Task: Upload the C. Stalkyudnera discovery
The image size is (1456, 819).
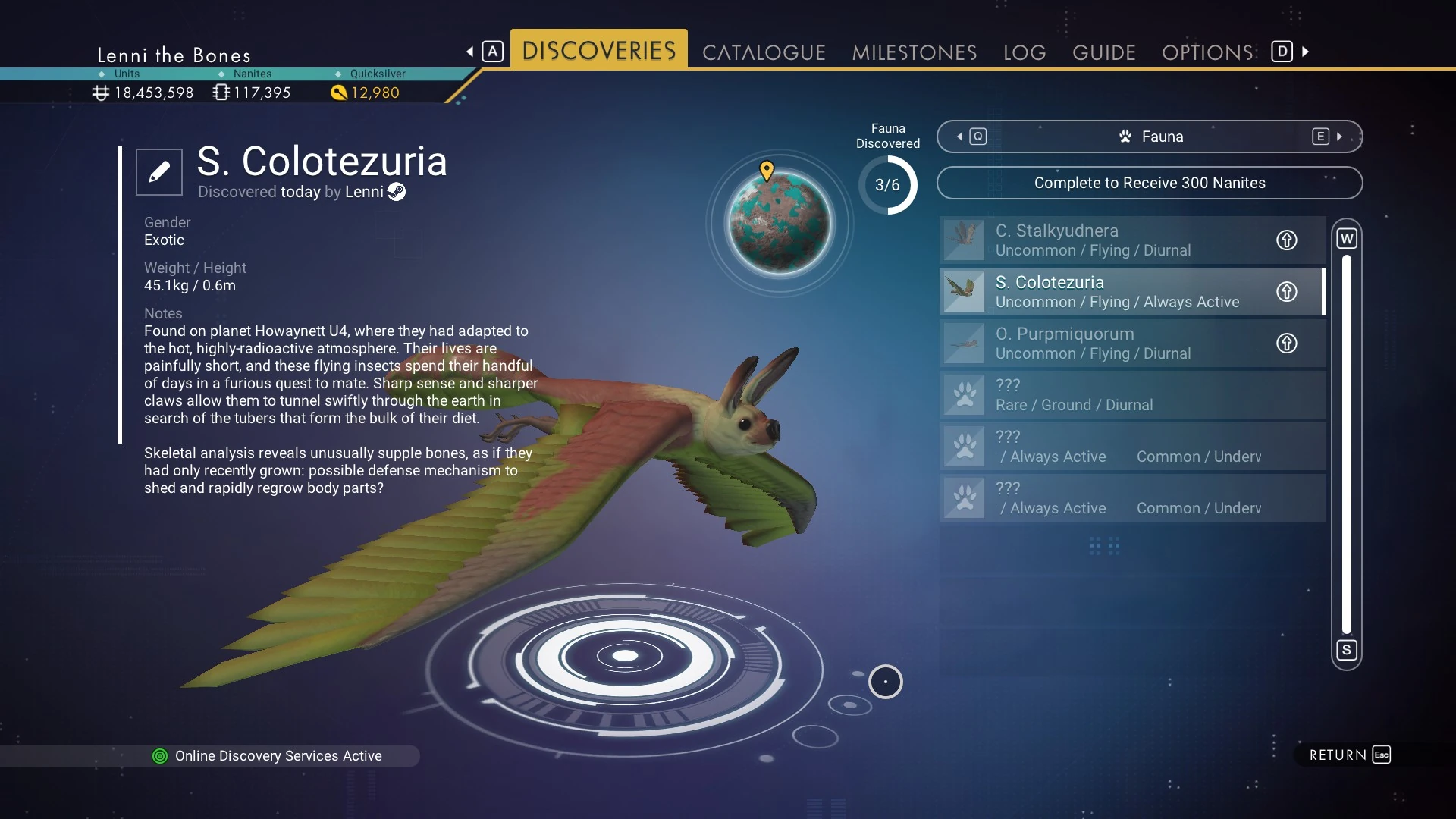Action: [x=1286, y=240]
